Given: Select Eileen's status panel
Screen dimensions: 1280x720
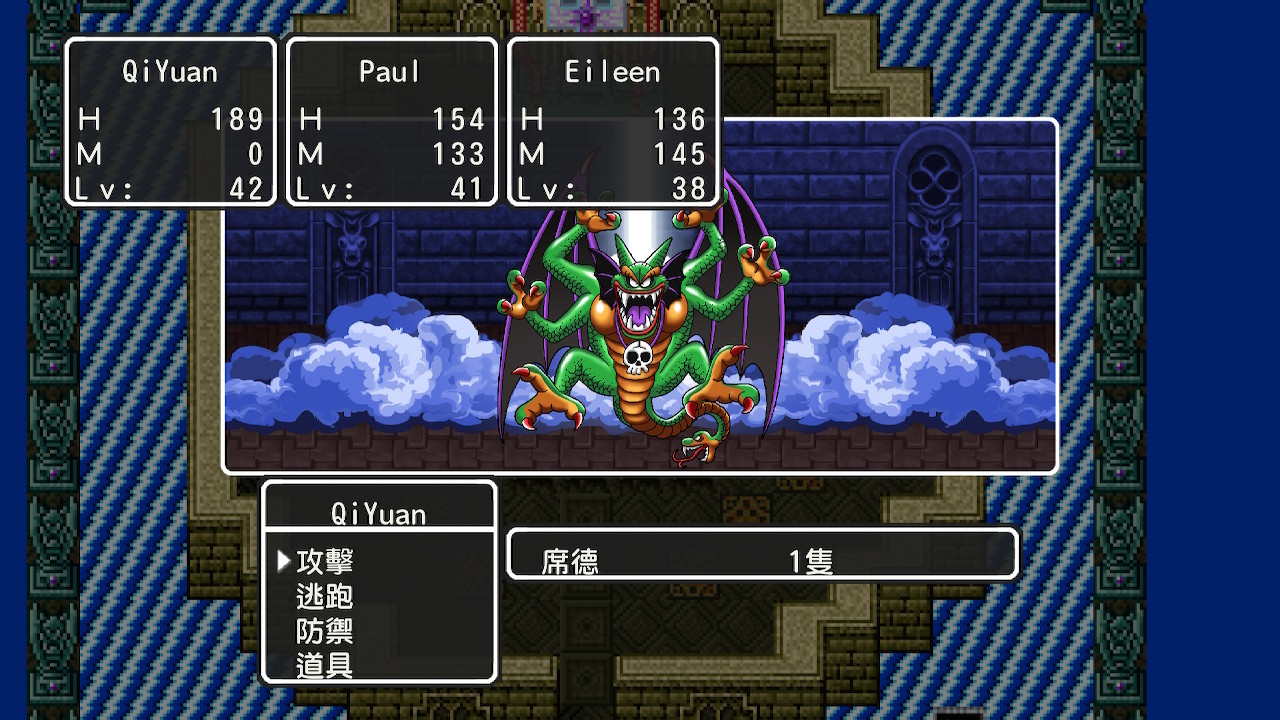Looking at the screenshot, I should click(x=613, y=122).
